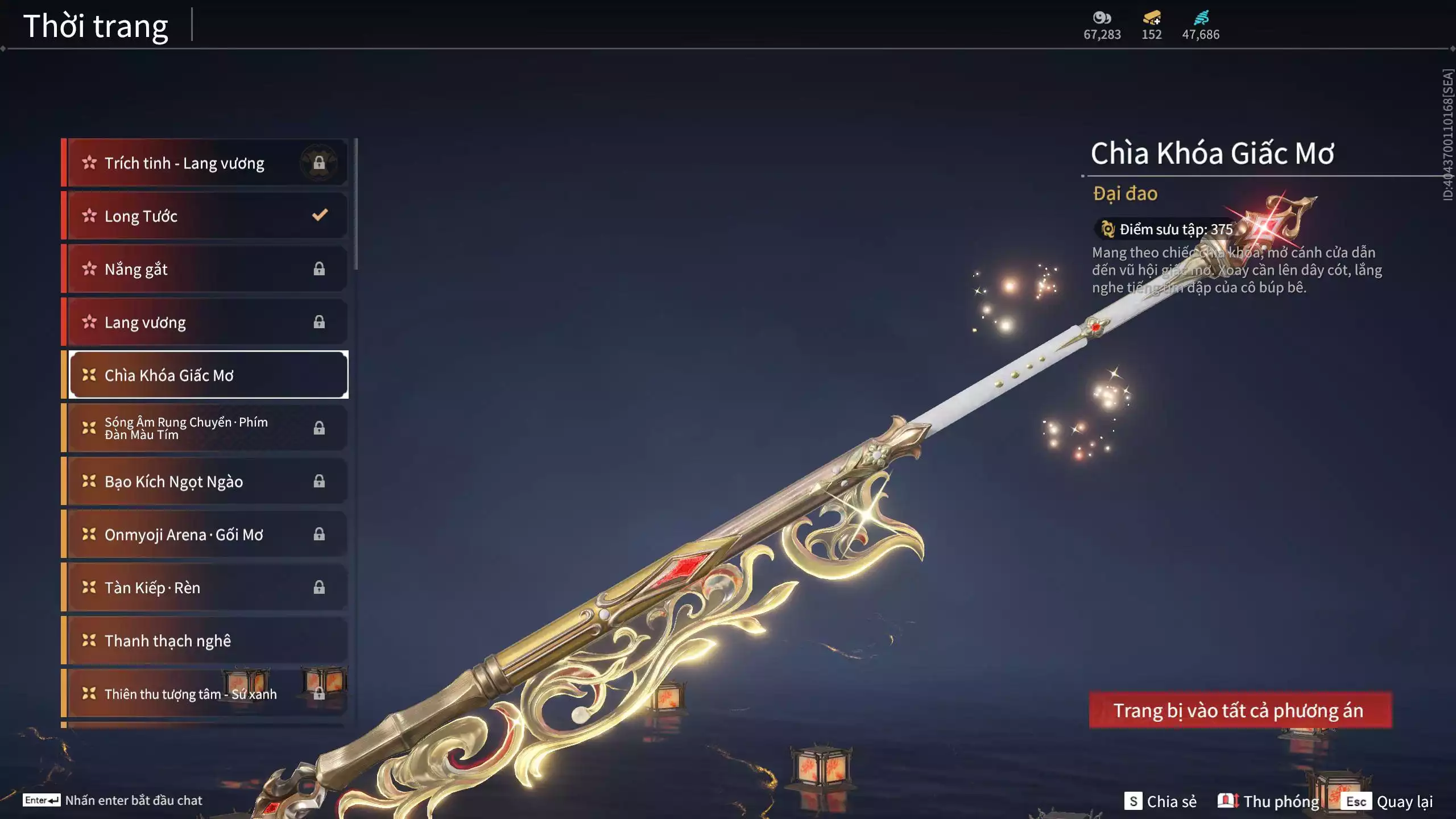Click the lock on Tàn Kiếp · Rèn

pyautogui.click(x=319, y=588)
